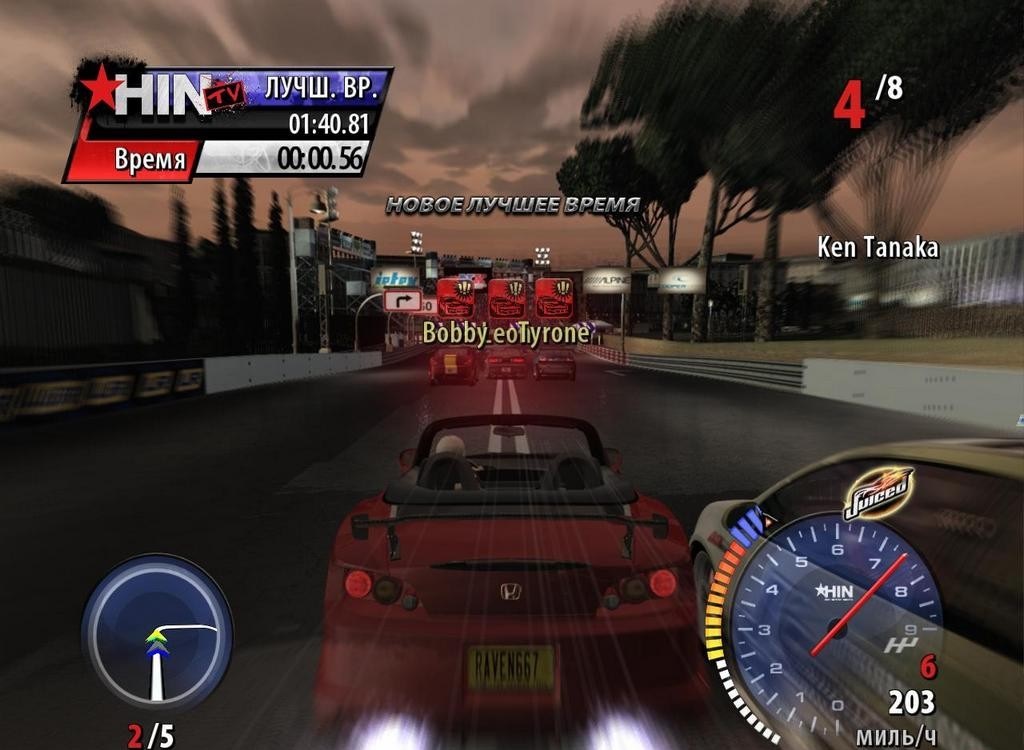The width and height of the screenshot is (1024, 750).
Task: Click the Ken Tanaka name tag
Action: [877, 247]
